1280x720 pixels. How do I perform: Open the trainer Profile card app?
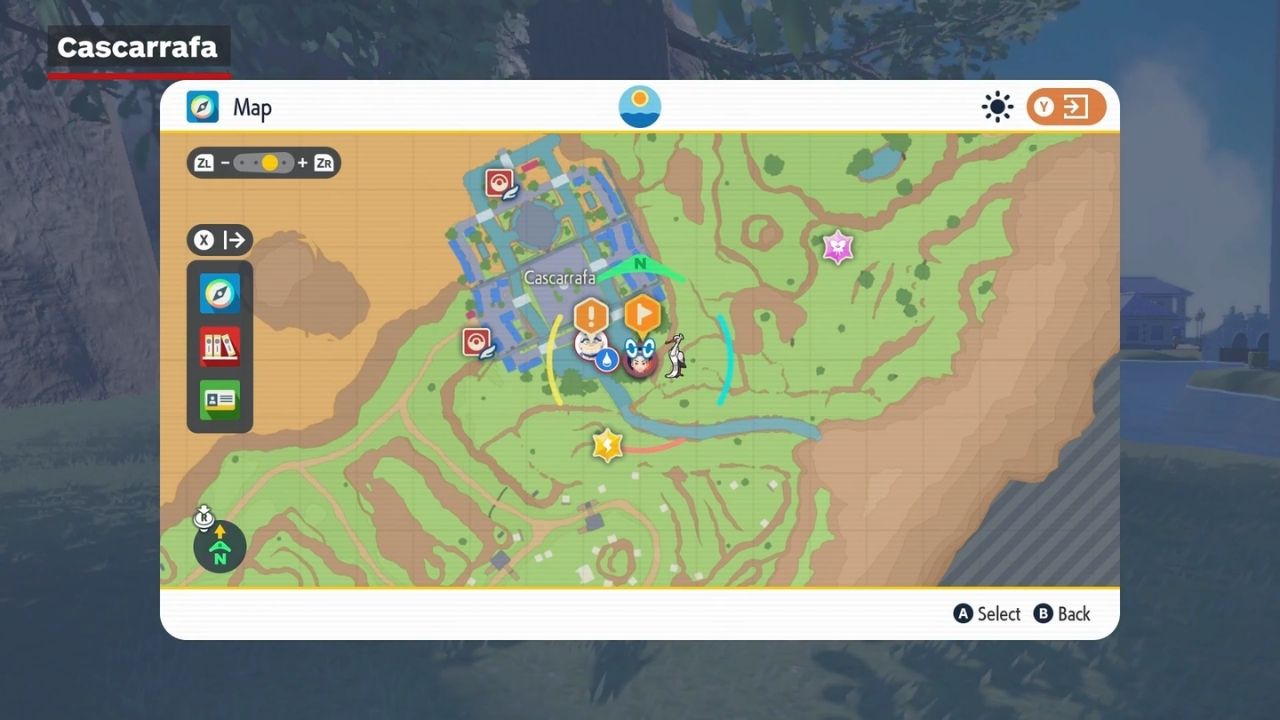tap(220, 400)
